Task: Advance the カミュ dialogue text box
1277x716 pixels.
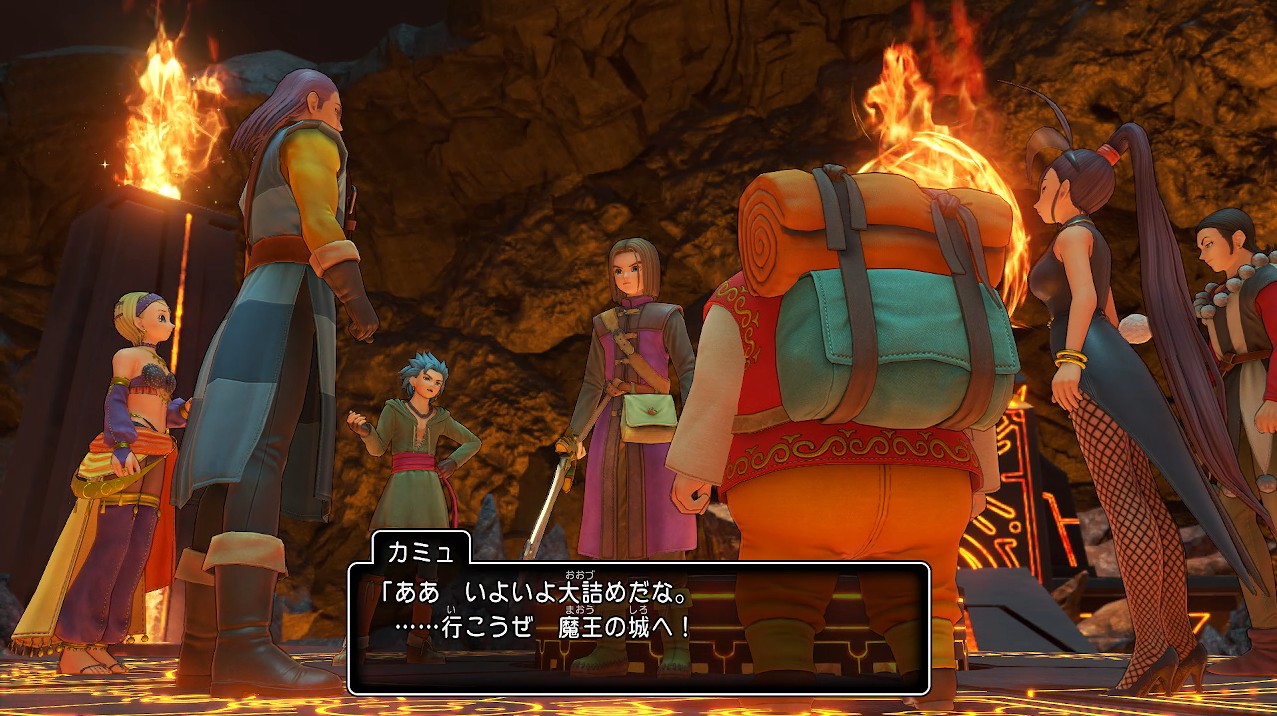Action: tap(638, 627)
